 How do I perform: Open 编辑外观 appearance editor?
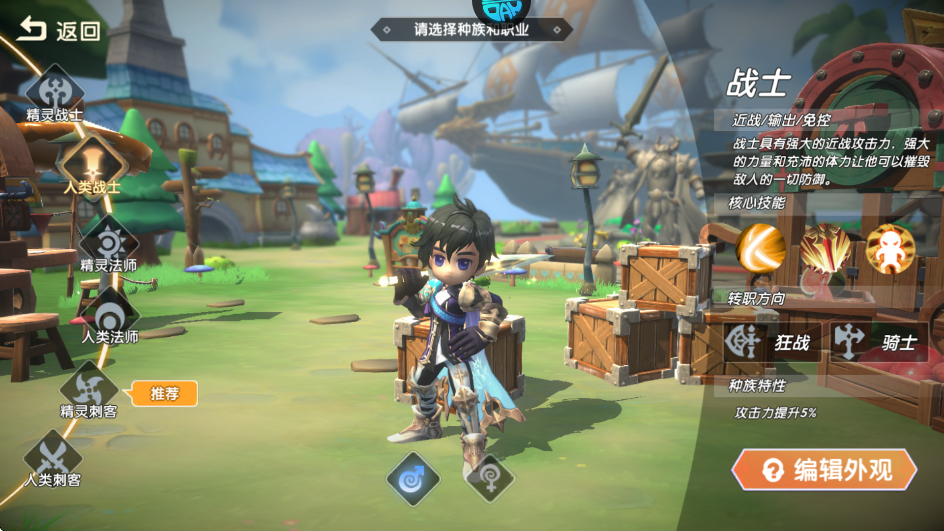[825, 470]
